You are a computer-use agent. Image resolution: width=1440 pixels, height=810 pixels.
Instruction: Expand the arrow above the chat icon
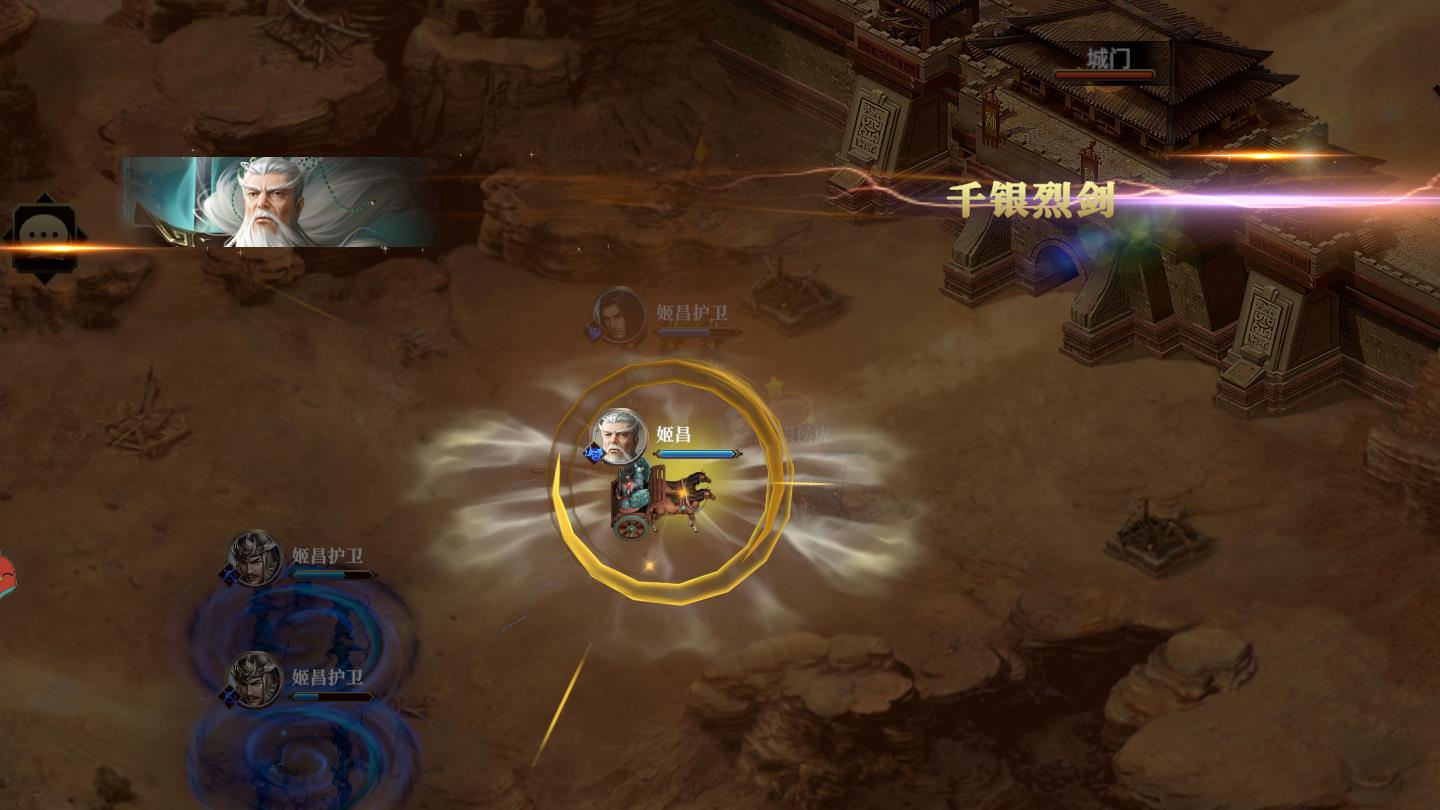click(45, 198)
